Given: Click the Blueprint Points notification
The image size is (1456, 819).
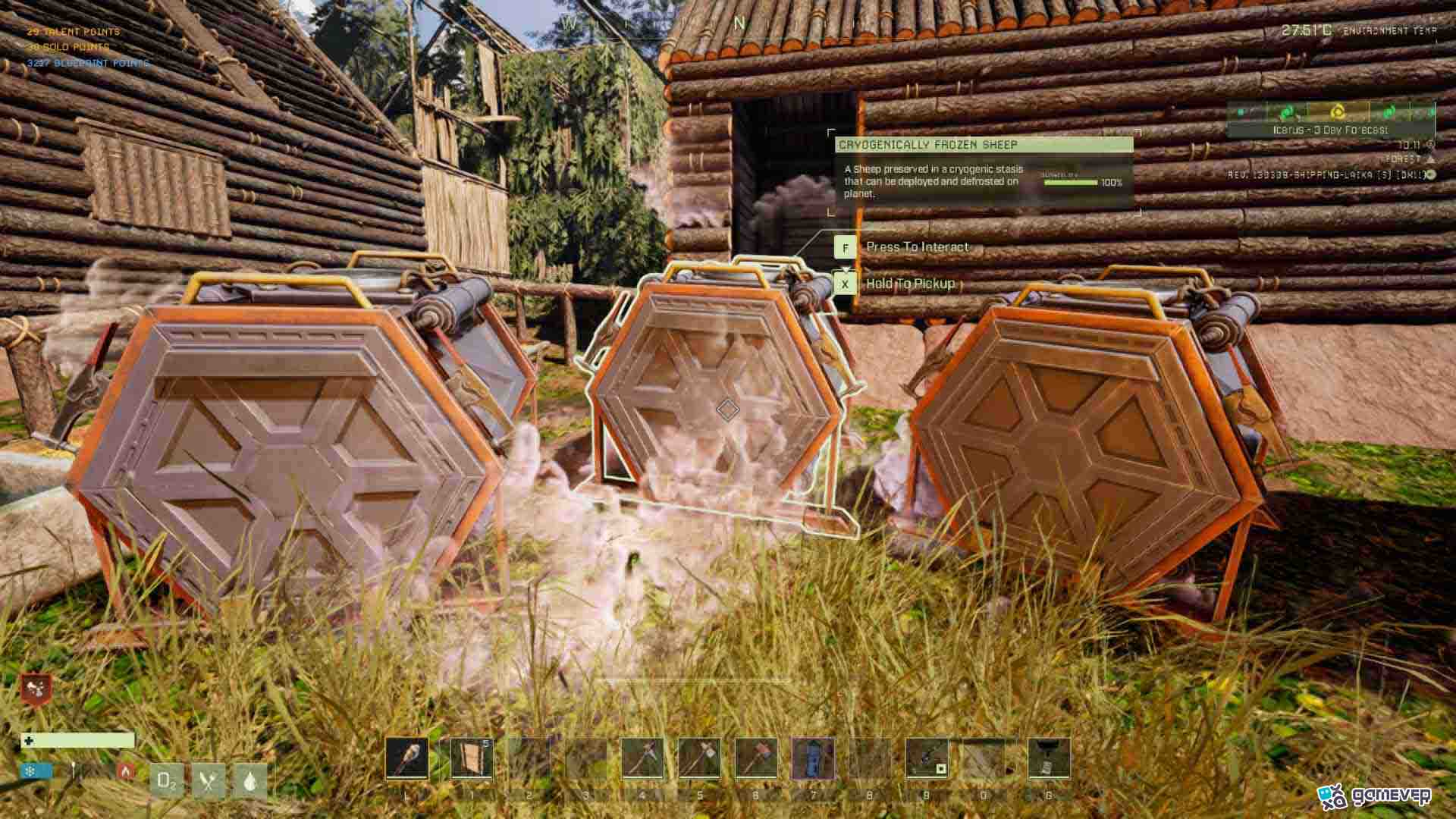Looking at the screenshot, I should click(88, 63).
